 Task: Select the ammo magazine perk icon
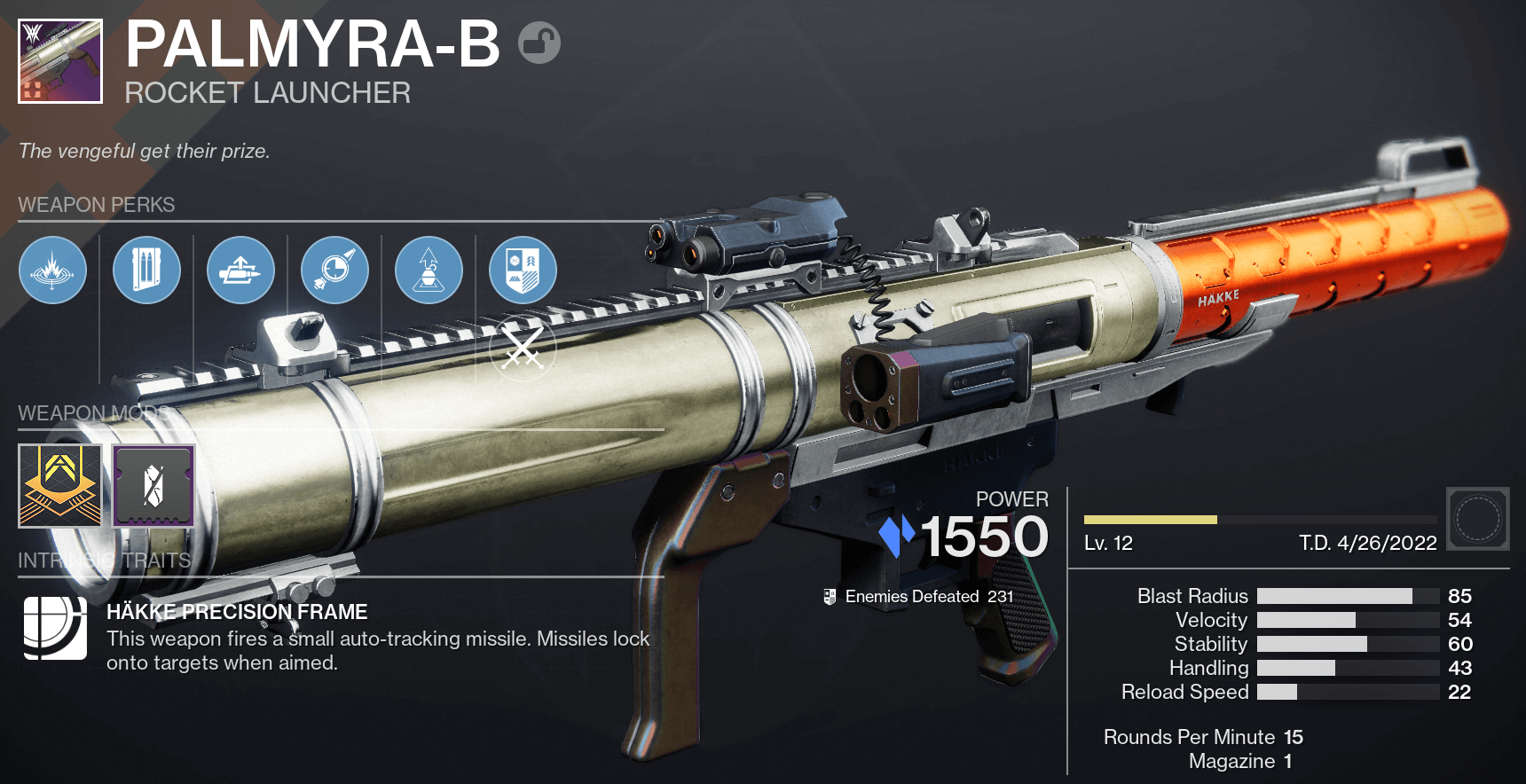coord(146,270)
